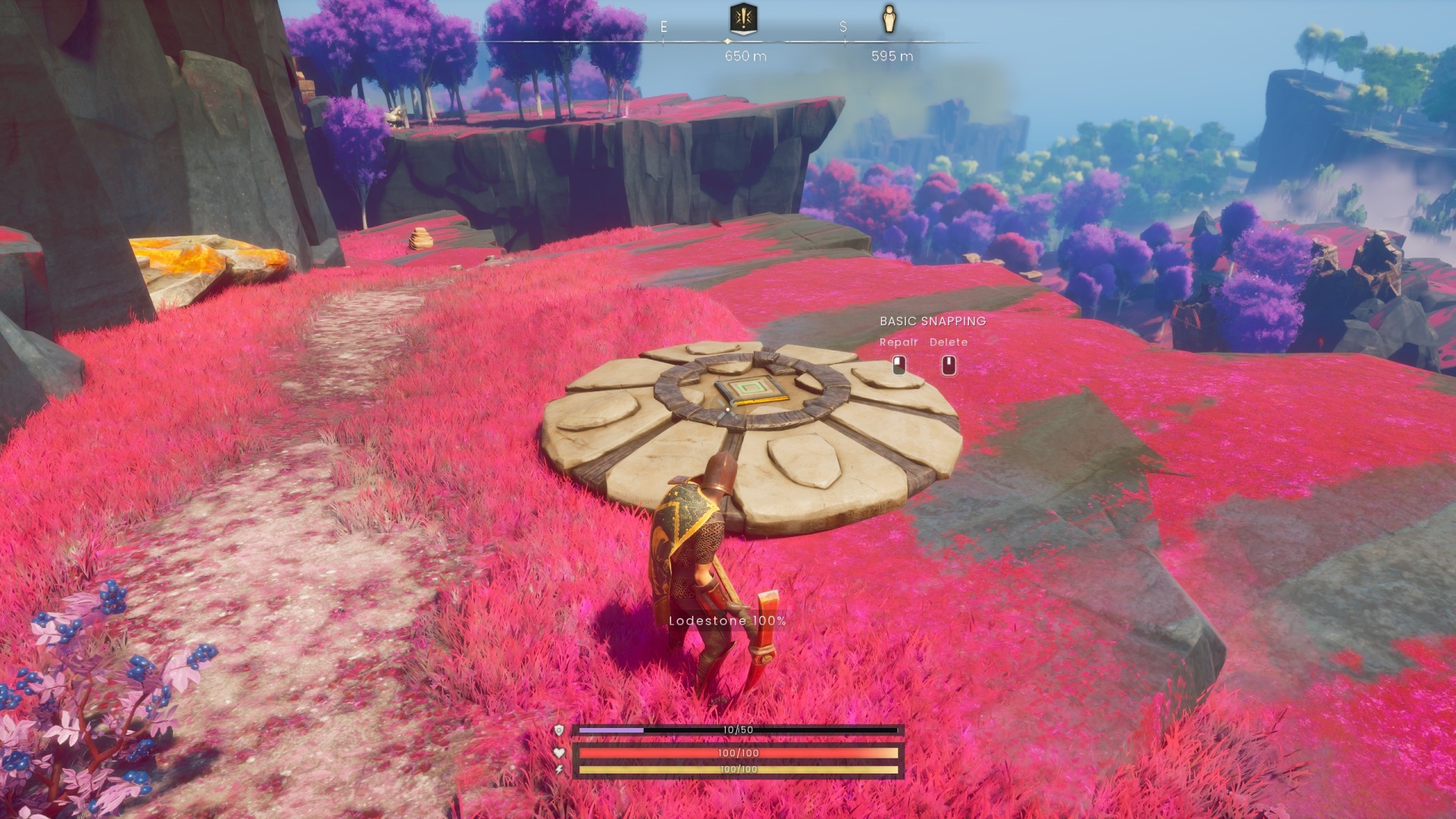Select the E direction marker on the compass

pyautogui.click(x=664, y=25)
